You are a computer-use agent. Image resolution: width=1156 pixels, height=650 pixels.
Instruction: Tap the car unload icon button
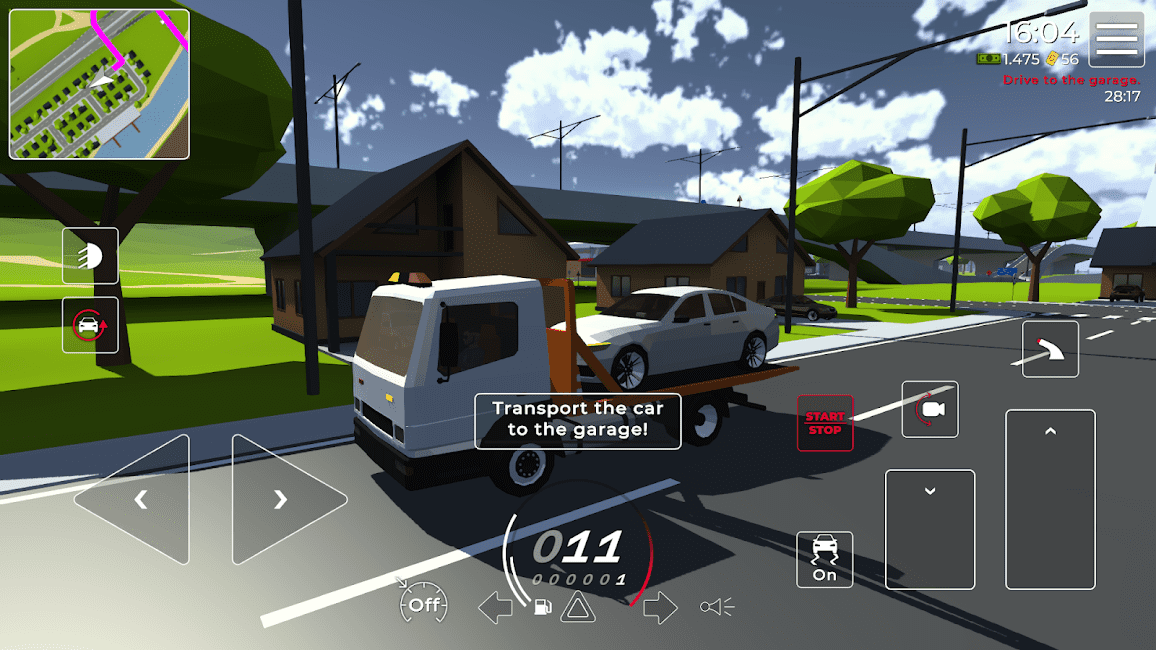point(90,325)
